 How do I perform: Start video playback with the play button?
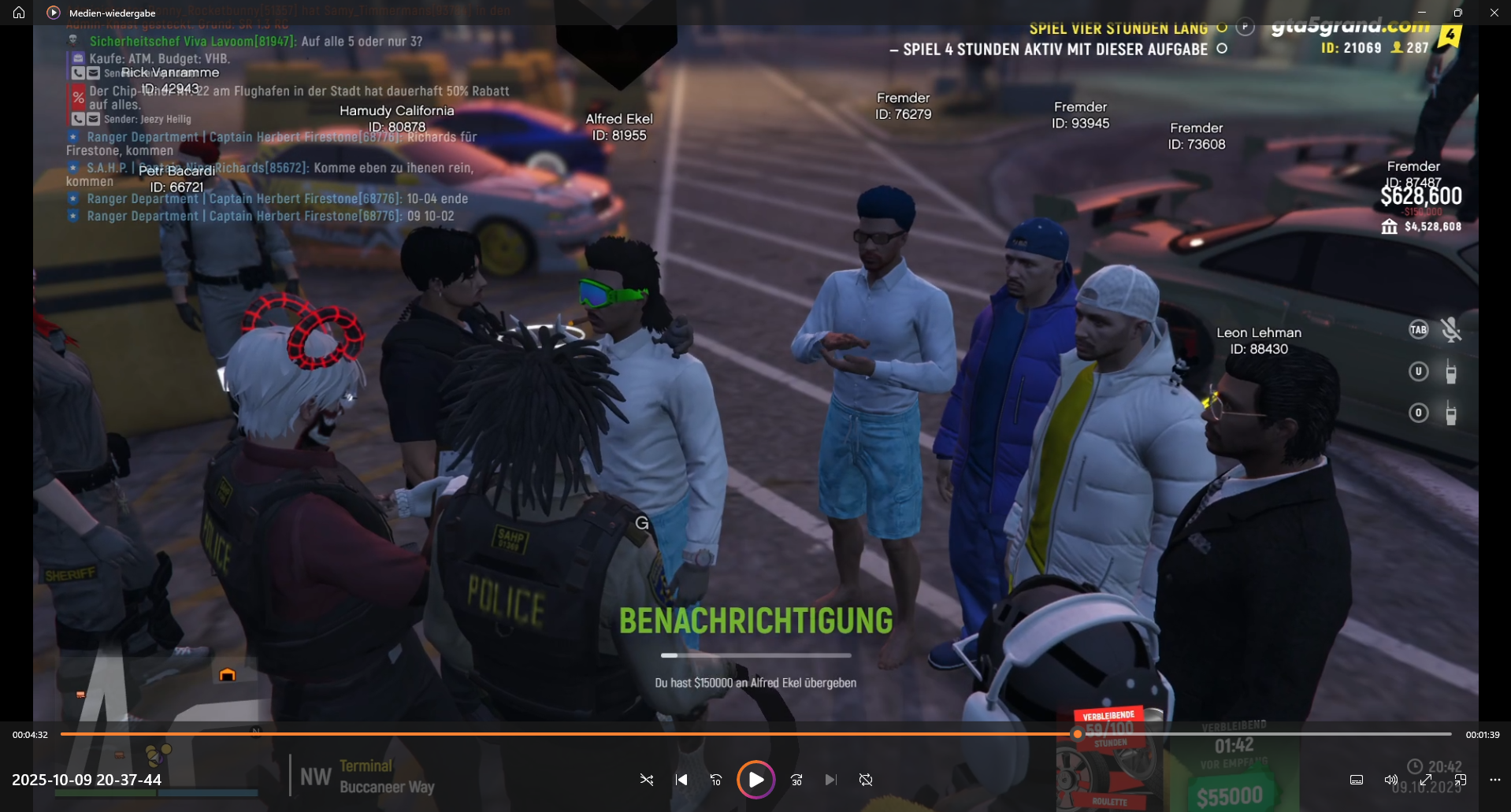pos(755,780)
